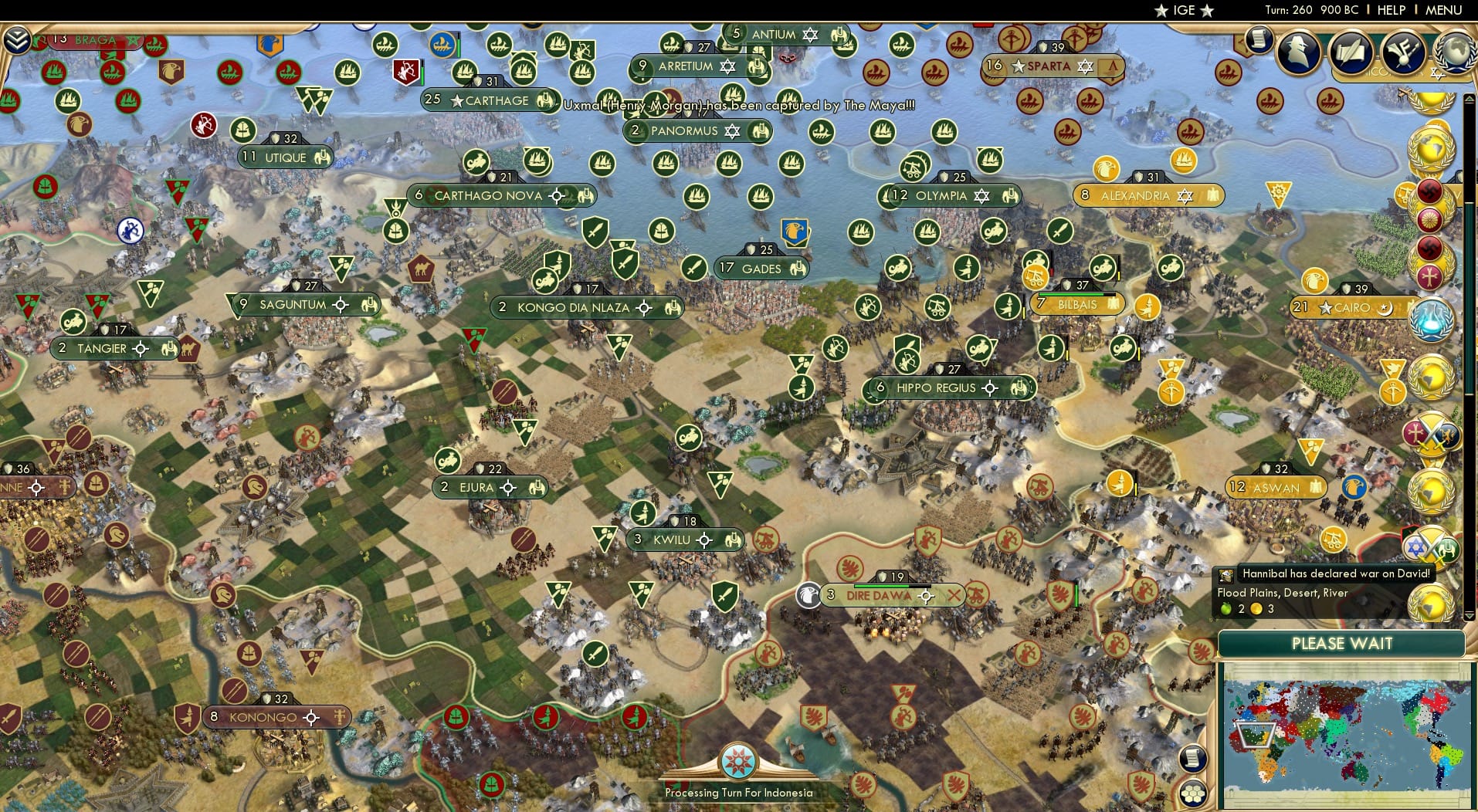Select the Carthage city banner
1478x812 pixels.
click(486, 100)
